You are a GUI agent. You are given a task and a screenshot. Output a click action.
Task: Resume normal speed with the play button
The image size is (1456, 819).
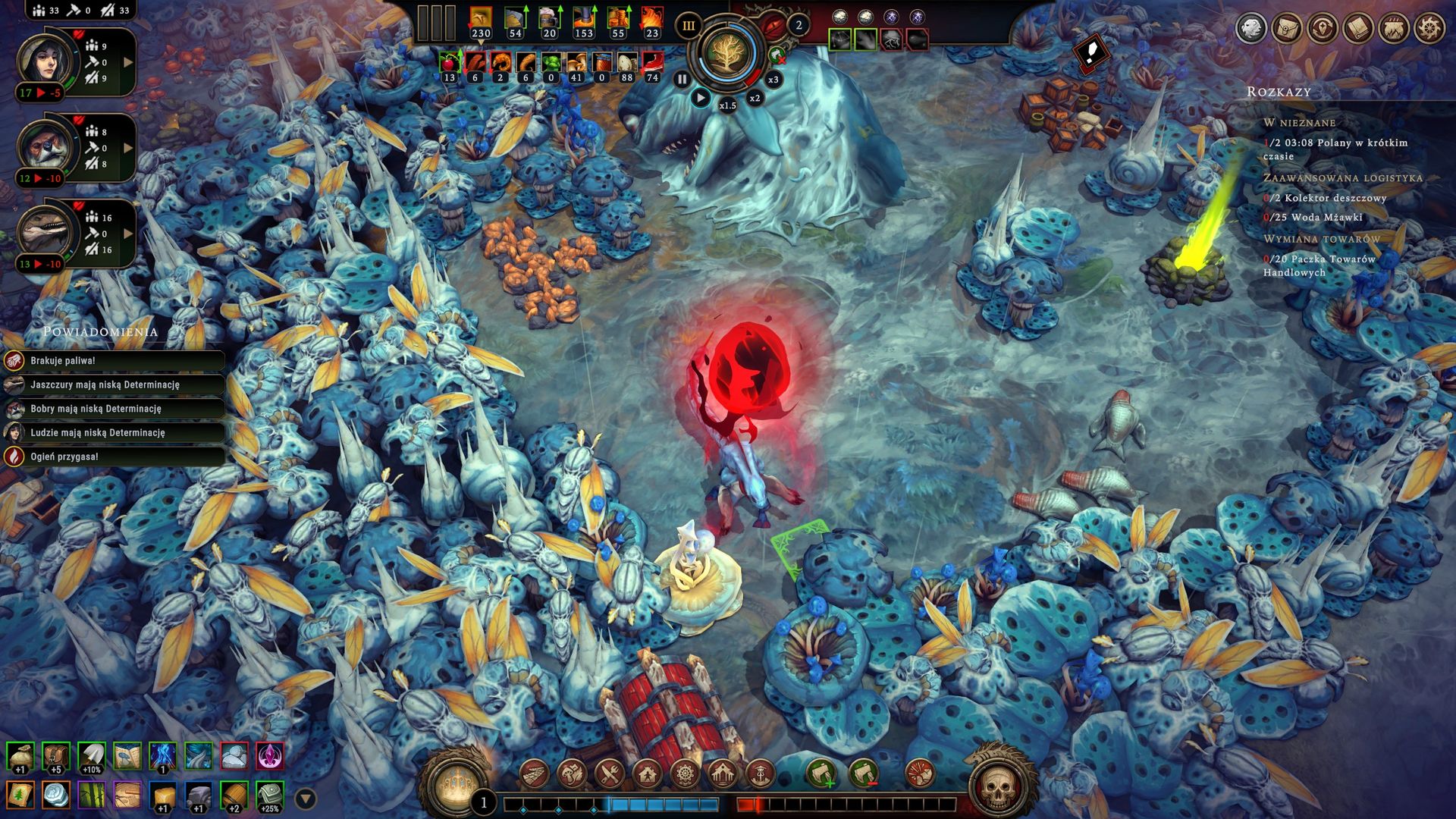pos(701,98)
